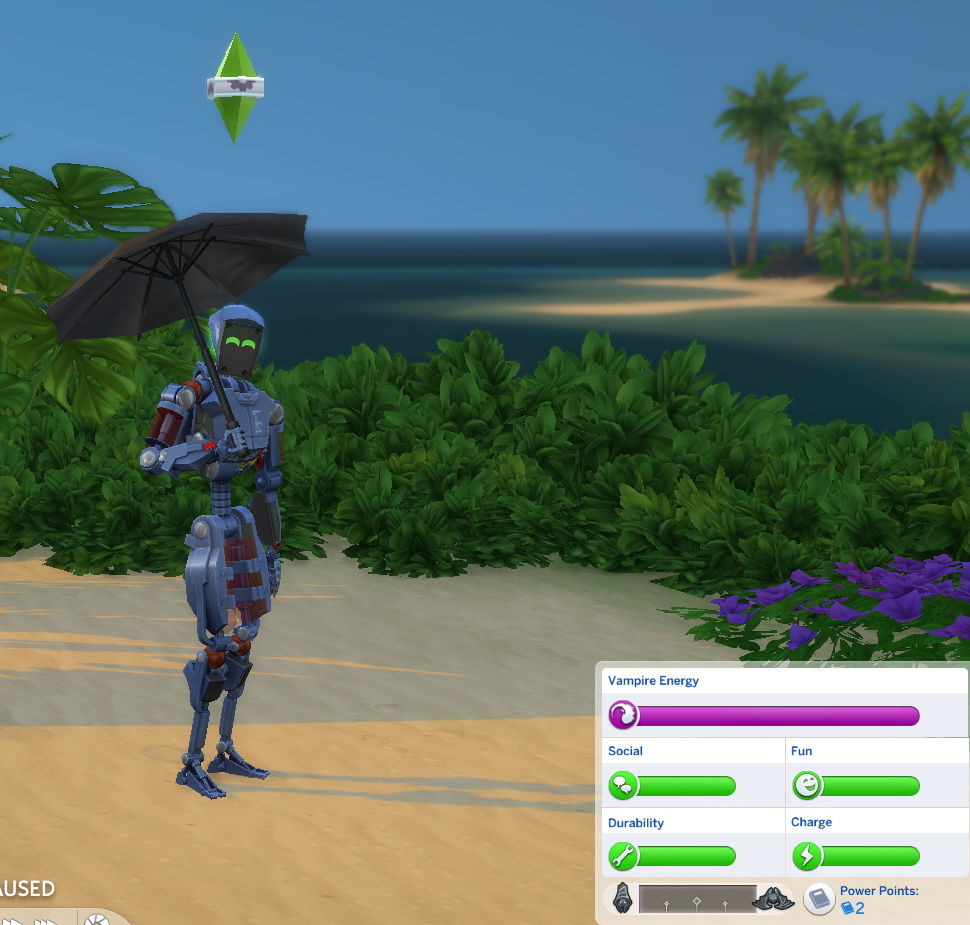Select the Vampire Energy need icon
Screen dimensions: 970x925
tap(623, 715)
